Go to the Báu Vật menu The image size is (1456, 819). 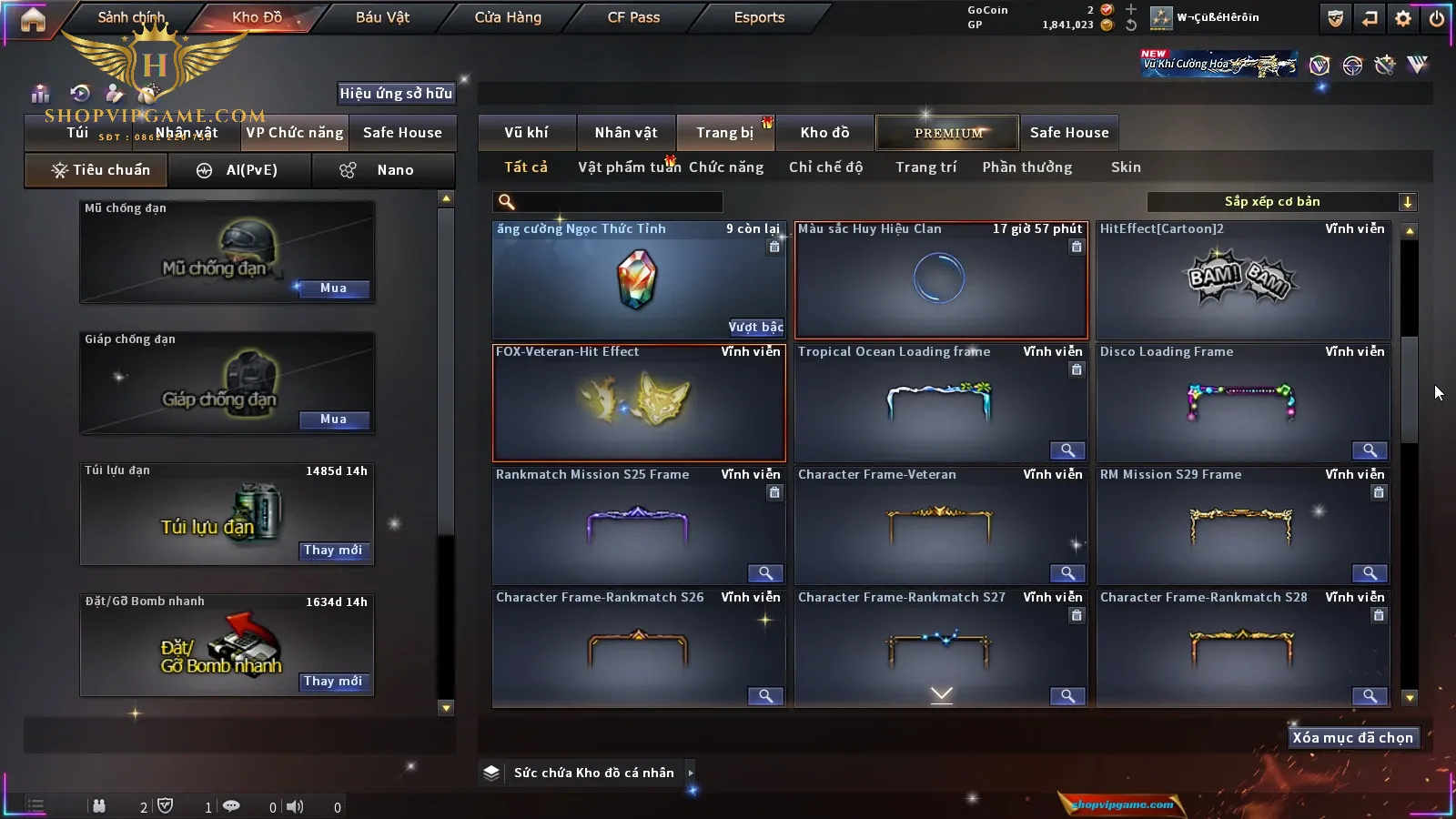tap(382, 17)
